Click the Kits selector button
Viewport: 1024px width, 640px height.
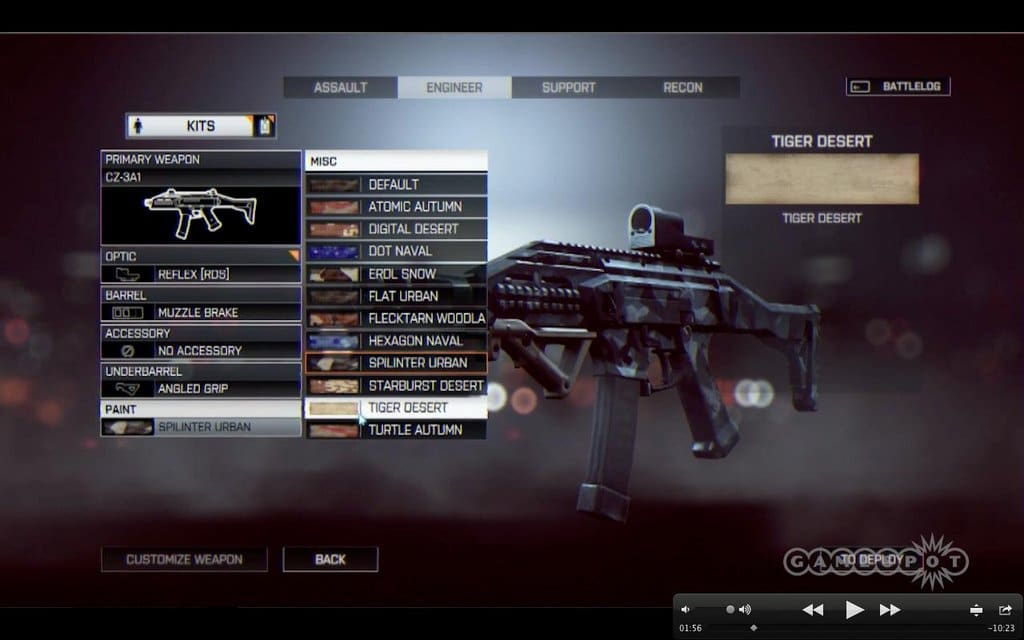click(x=200, y=126)
